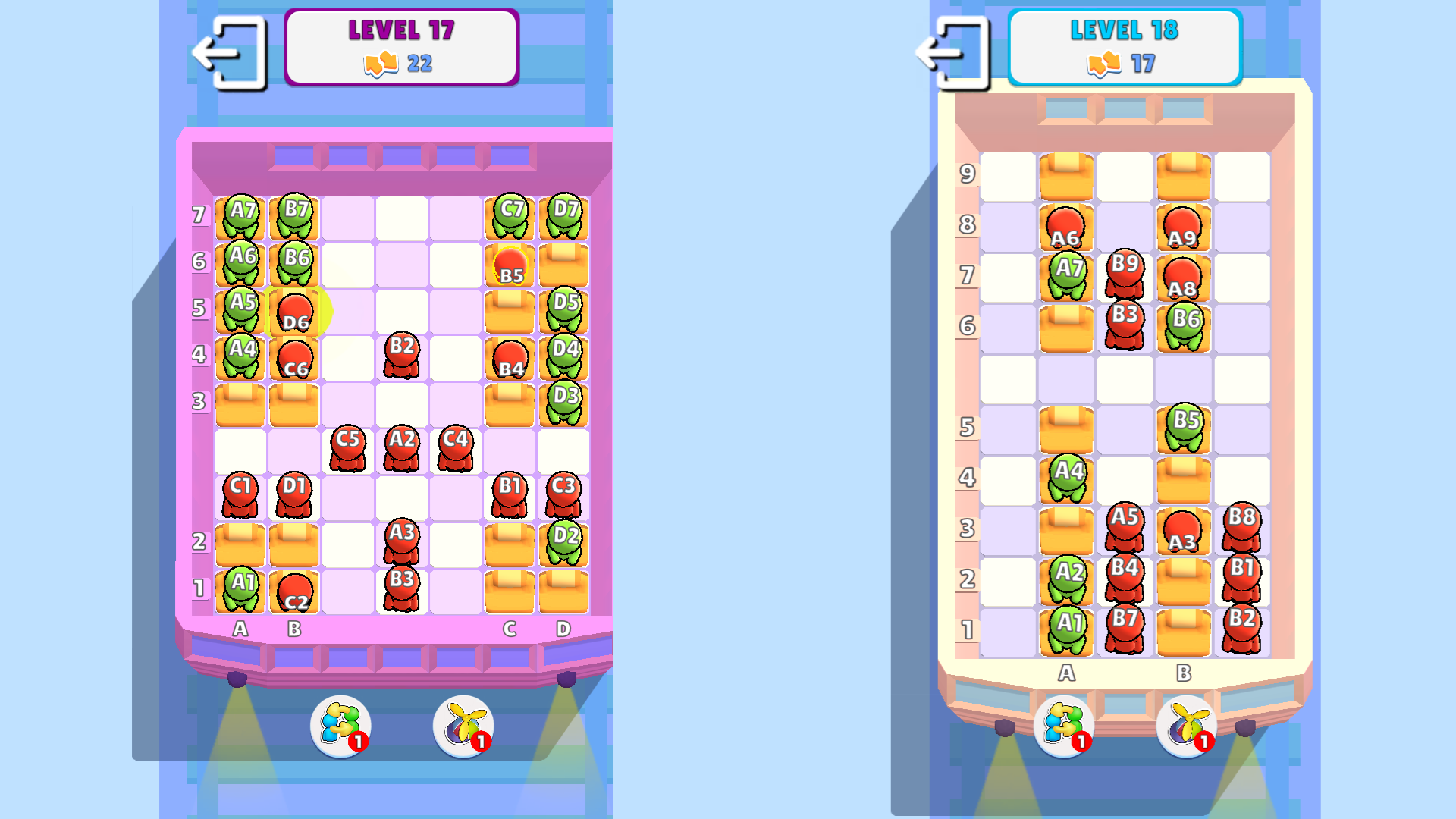Open the Level 17 title banner
1456x819 pixels.
point(401,32)
